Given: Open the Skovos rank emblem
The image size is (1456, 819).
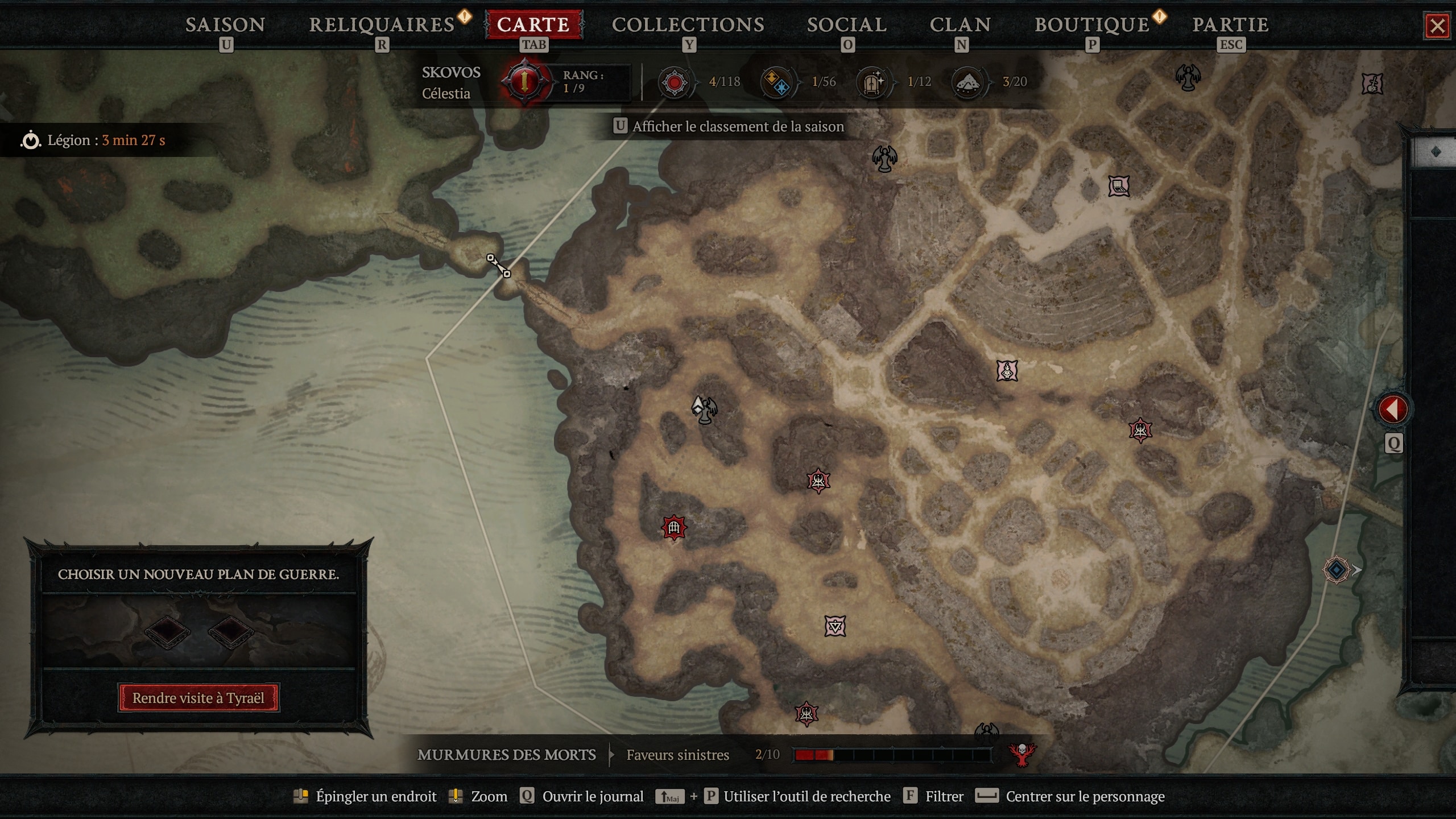Looking at the screenshot, I should (524, 81).
